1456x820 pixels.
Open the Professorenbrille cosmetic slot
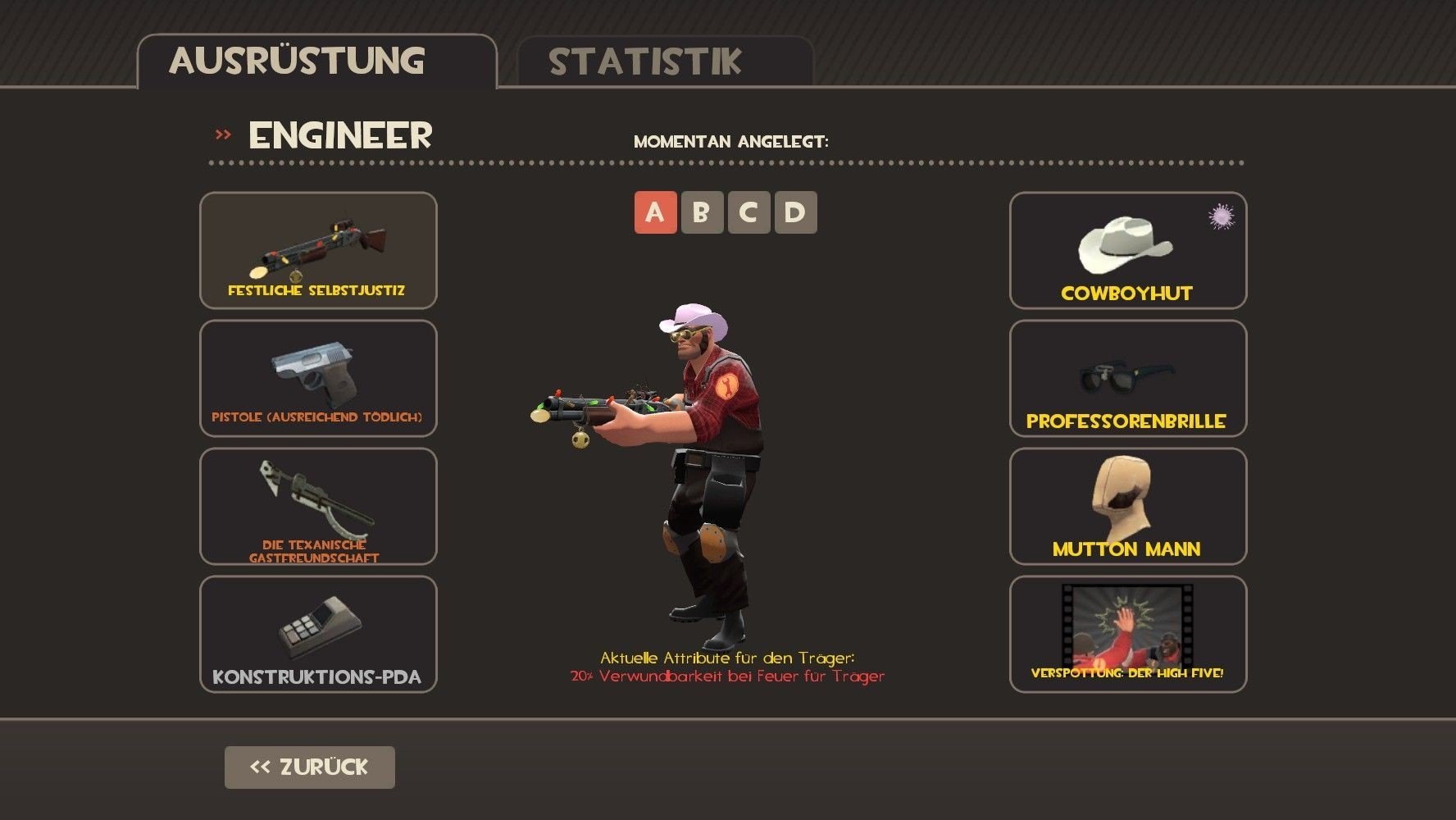coord(1127,378)
